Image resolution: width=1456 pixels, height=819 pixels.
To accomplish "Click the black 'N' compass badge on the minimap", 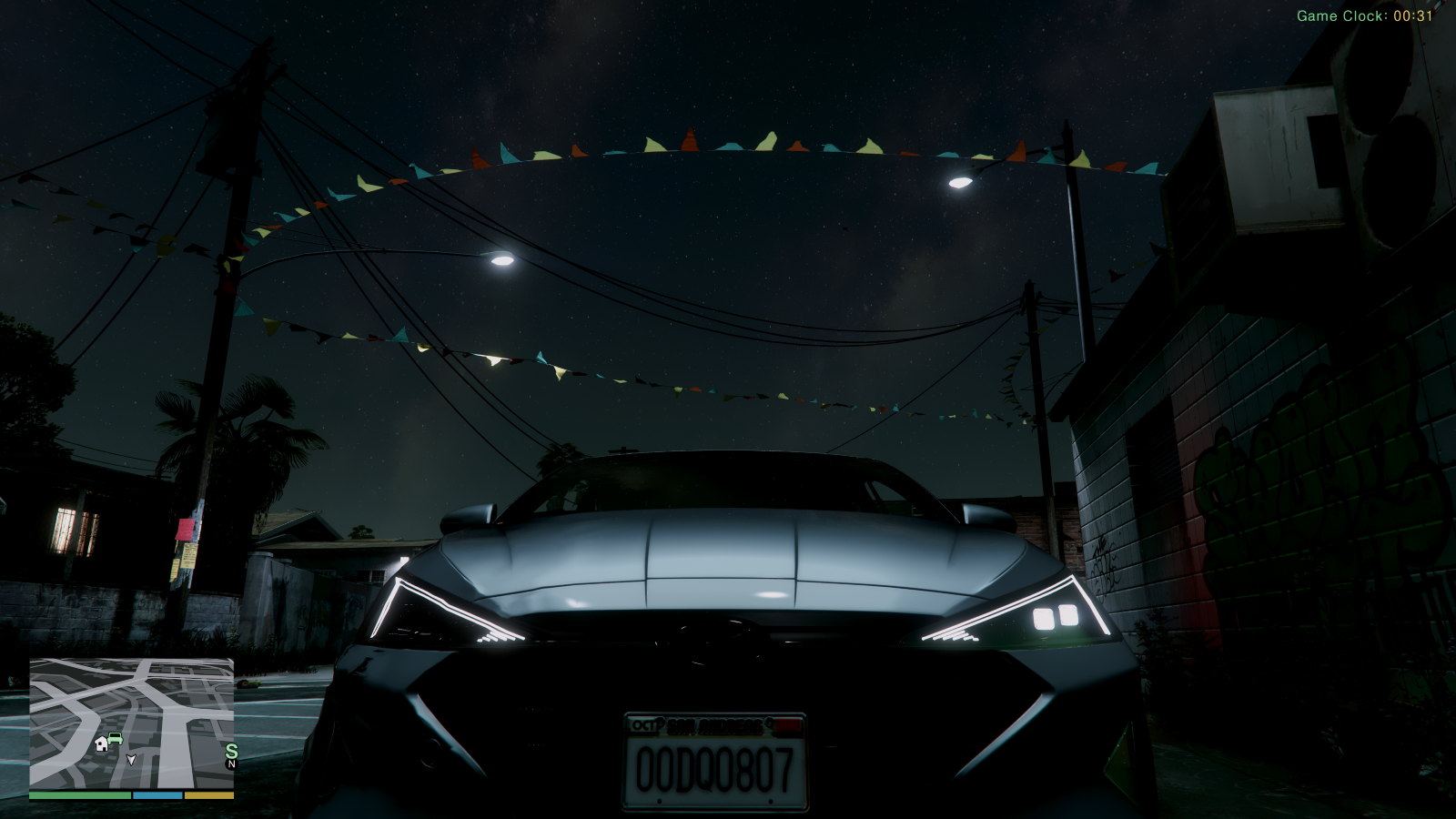I will [x=231, y=764].
